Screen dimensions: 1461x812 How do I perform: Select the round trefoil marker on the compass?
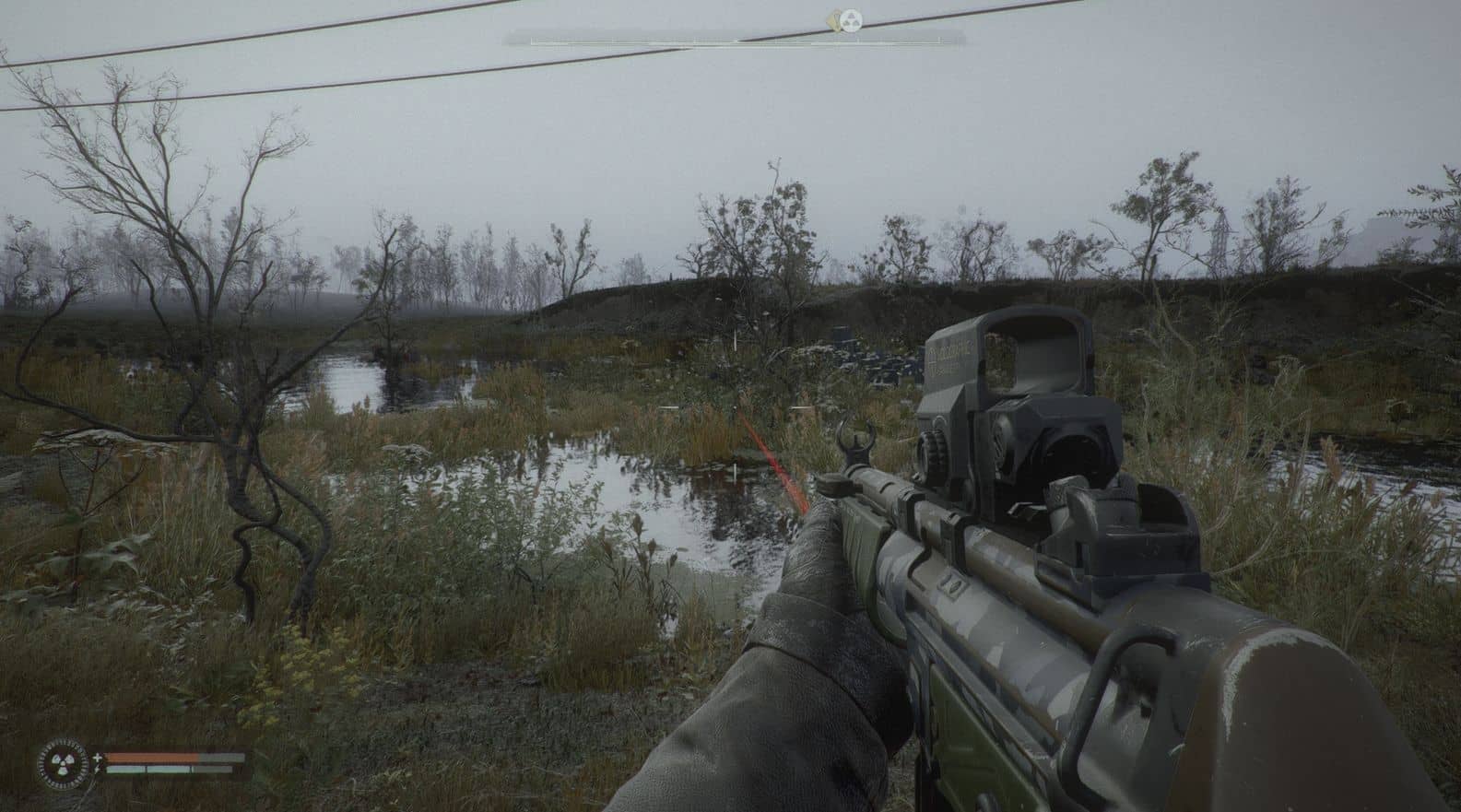coord(854,18)
